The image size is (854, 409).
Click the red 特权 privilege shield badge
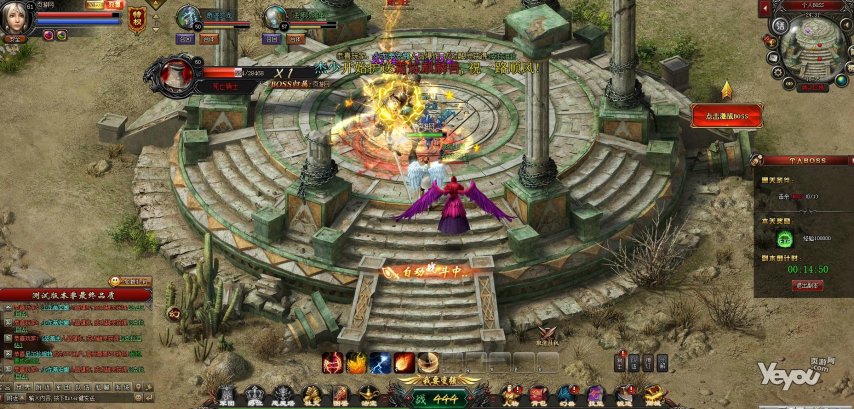137,21
